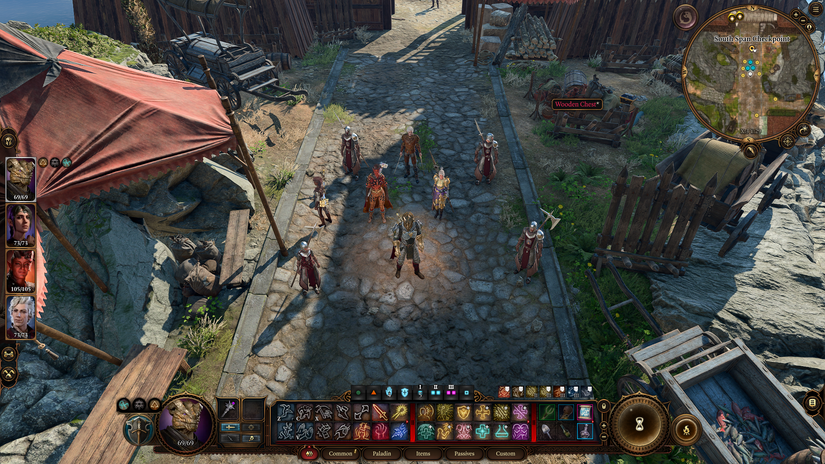Open the large hotbar character portrait

tap(187, 422)
